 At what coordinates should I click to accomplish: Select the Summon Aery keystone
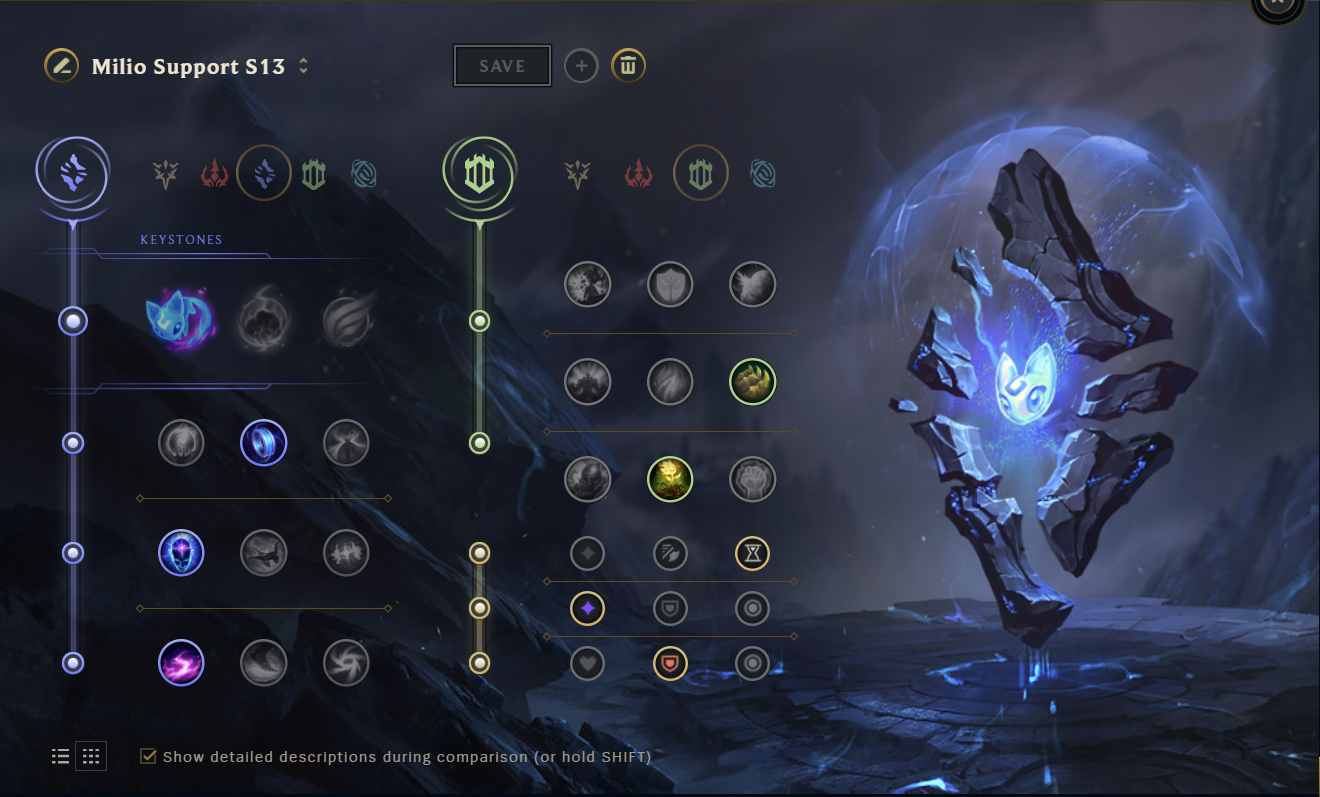click(x=181, y=321)
